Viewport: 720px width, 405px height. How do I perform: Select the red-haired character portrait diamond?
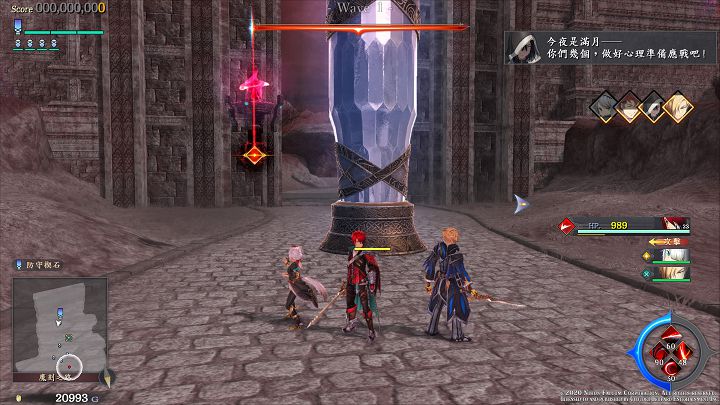tap(629, 108)
